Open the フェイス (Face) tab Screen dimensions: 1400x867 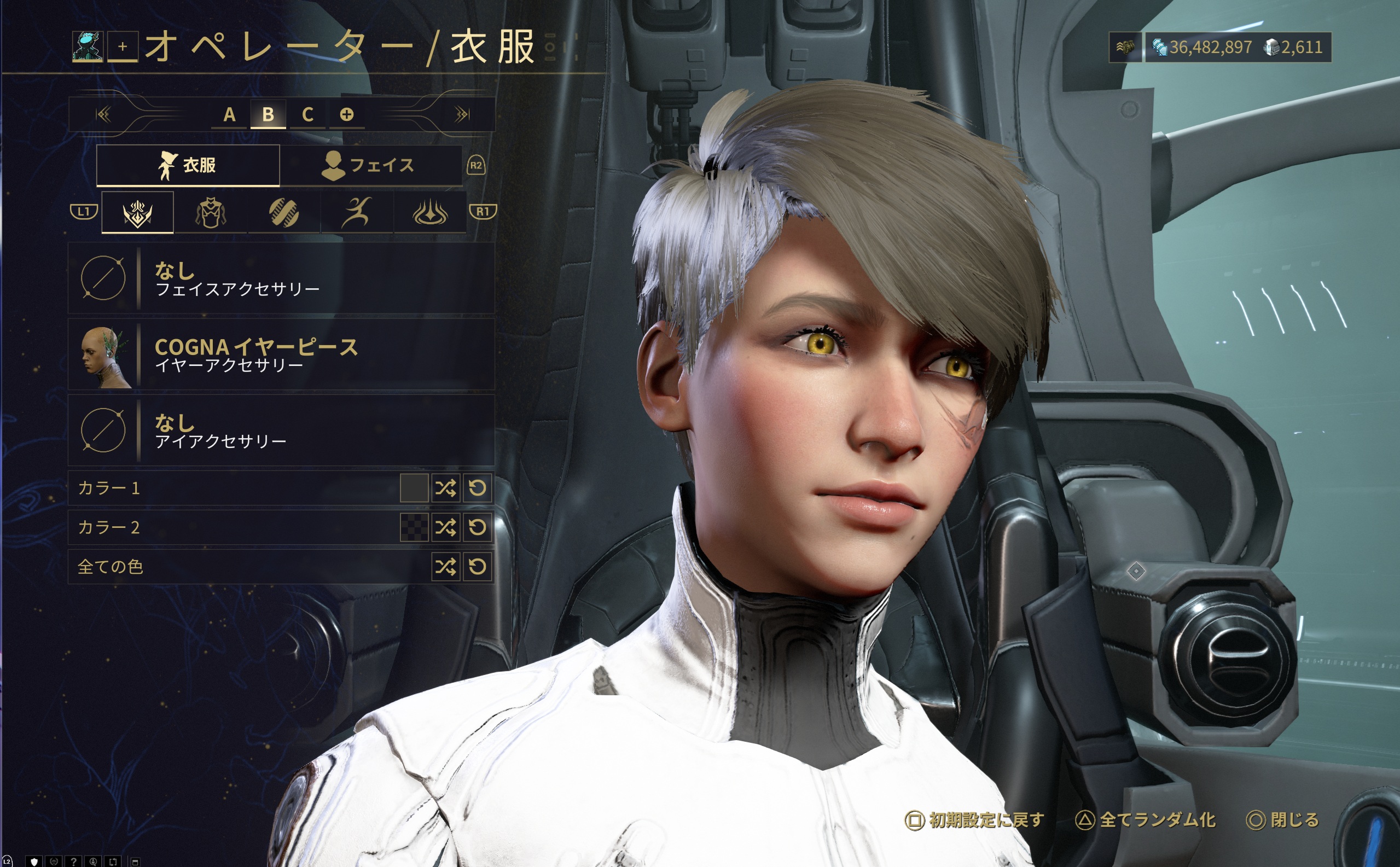tap(370, 165)
